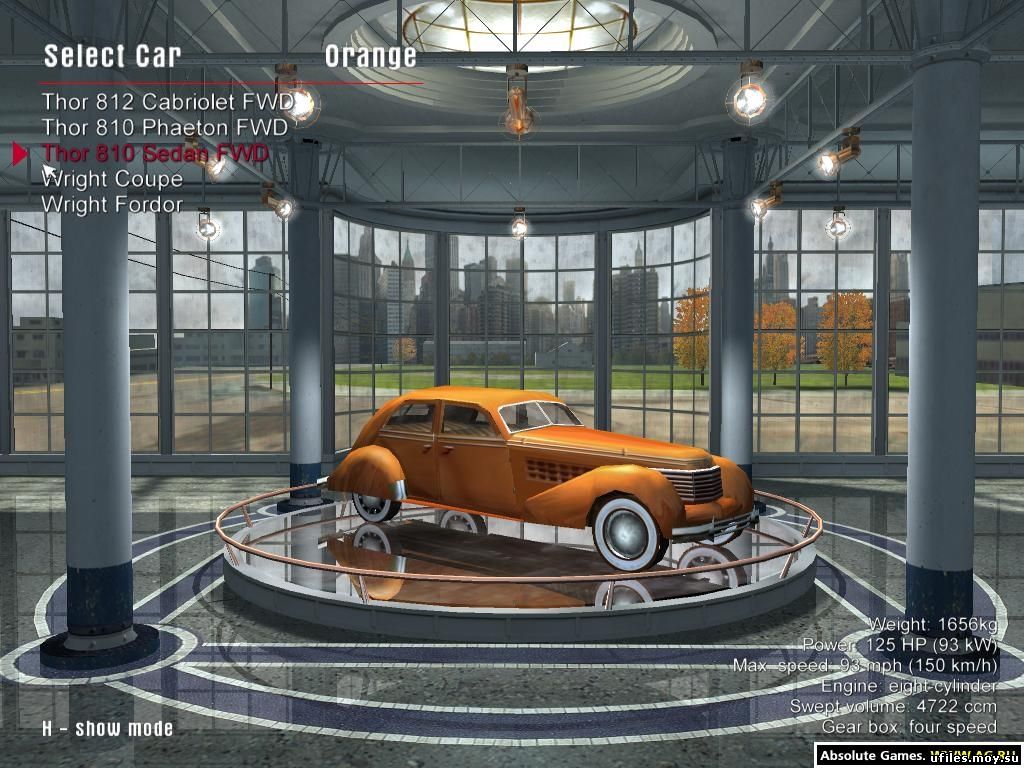This screenshot has height=768, width=1024.
Task: Pick the Thor 810 Sedan FWD entry
Action: point(155,154)
